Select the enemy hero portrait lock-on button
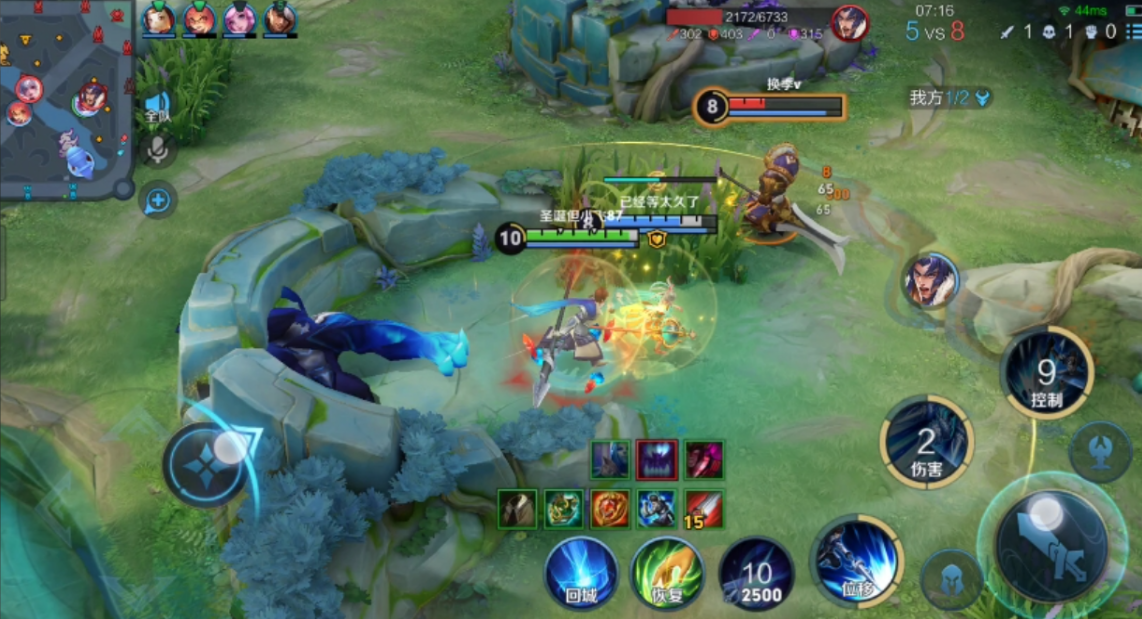Screen dimensions: 1142x619 (x=932, y=281)
